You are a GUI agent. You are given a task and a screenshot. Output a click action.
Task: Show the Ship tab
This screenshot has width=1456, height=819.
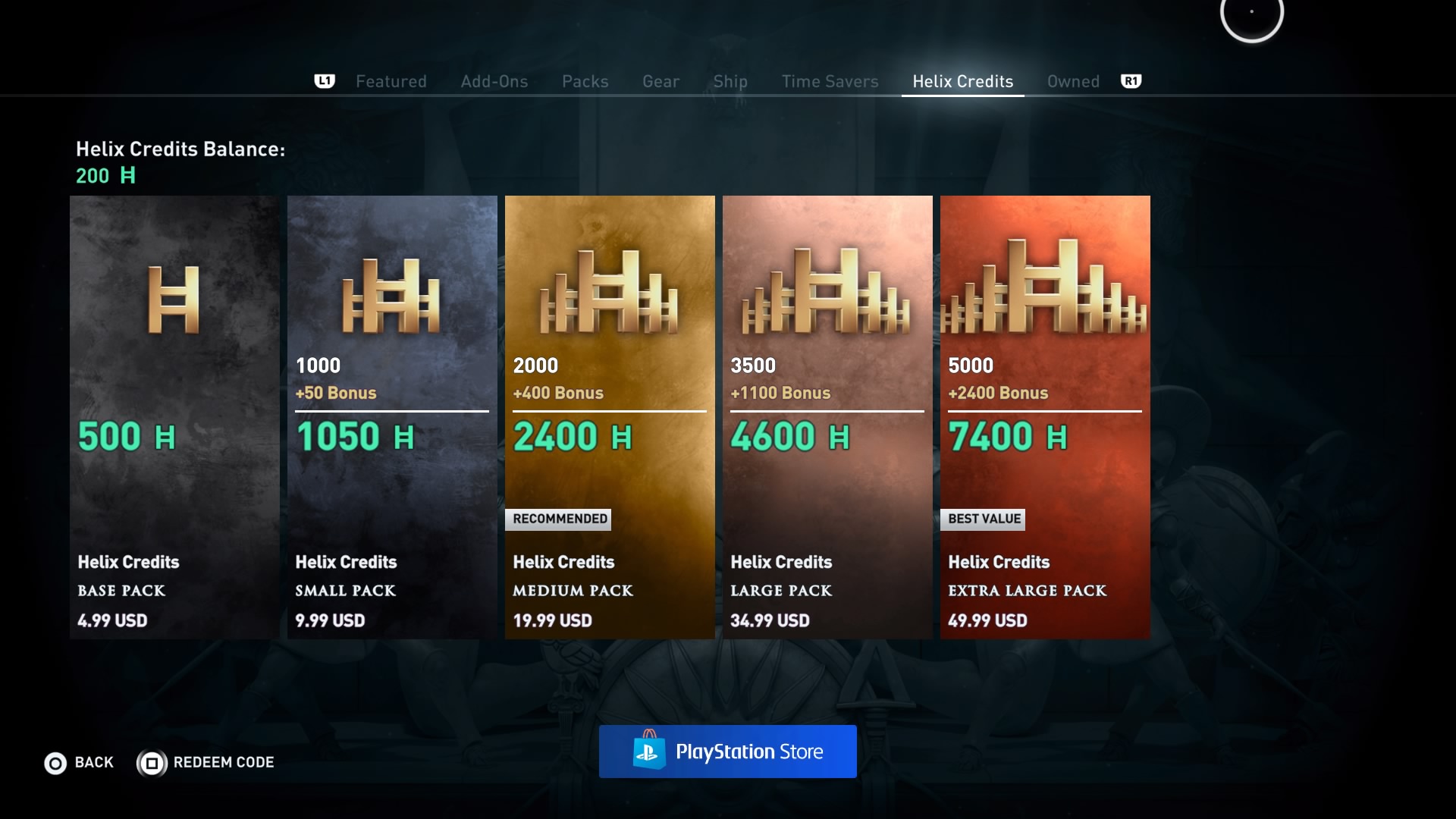(x=730, y=81)
